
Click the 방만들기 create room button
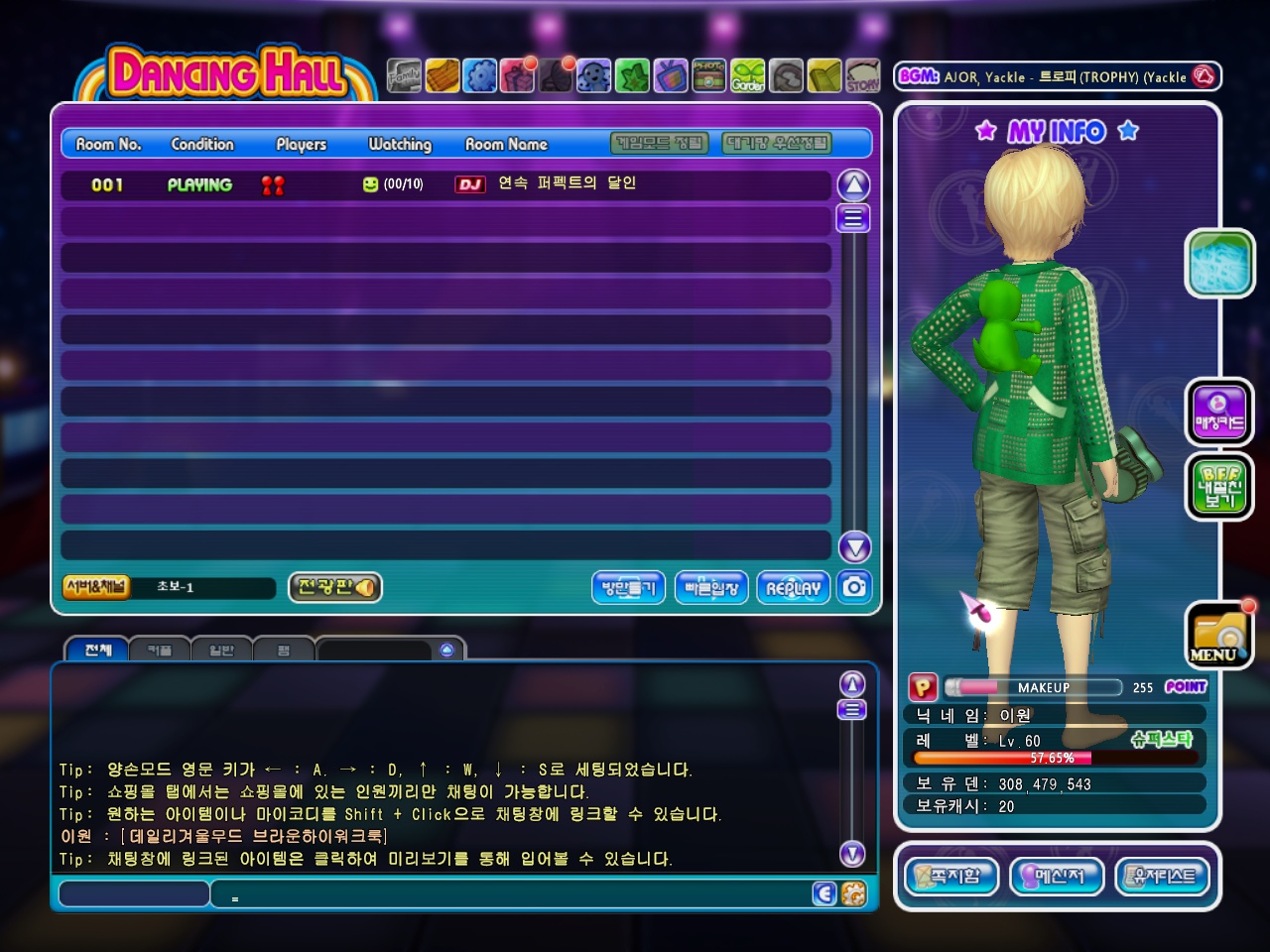[628, 588]
